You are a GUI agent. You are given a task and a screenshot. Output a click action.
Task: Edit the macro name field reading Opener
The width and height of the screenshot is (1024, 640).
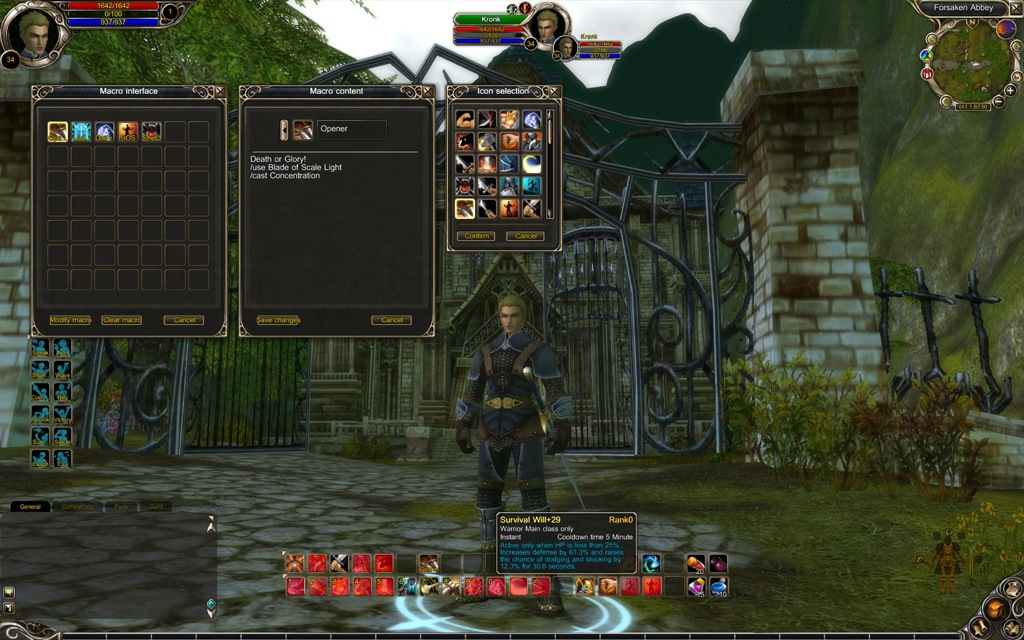(x=352, y=129)
